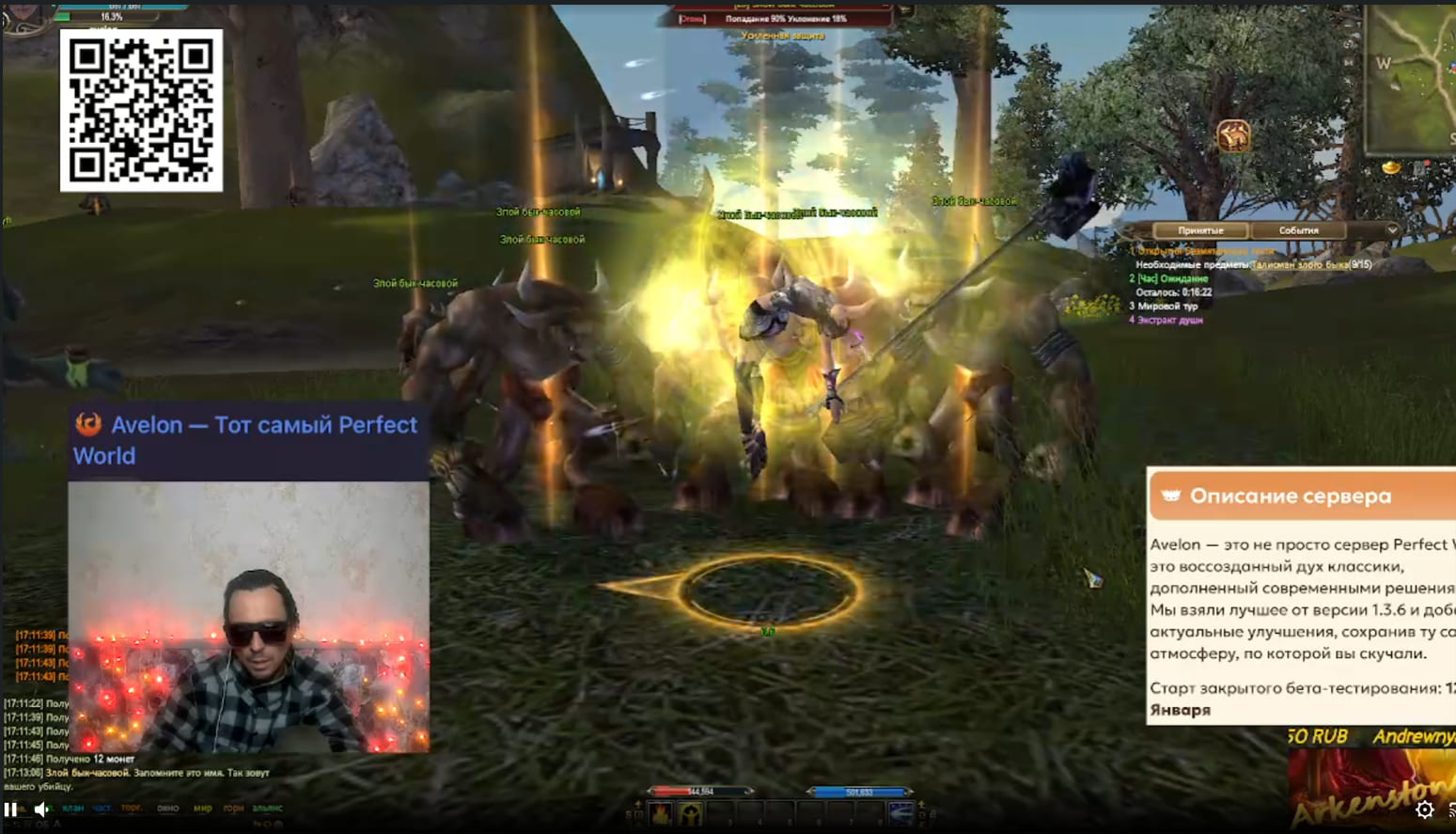Toggle the окно chat channel

click(x=167, y=806)
